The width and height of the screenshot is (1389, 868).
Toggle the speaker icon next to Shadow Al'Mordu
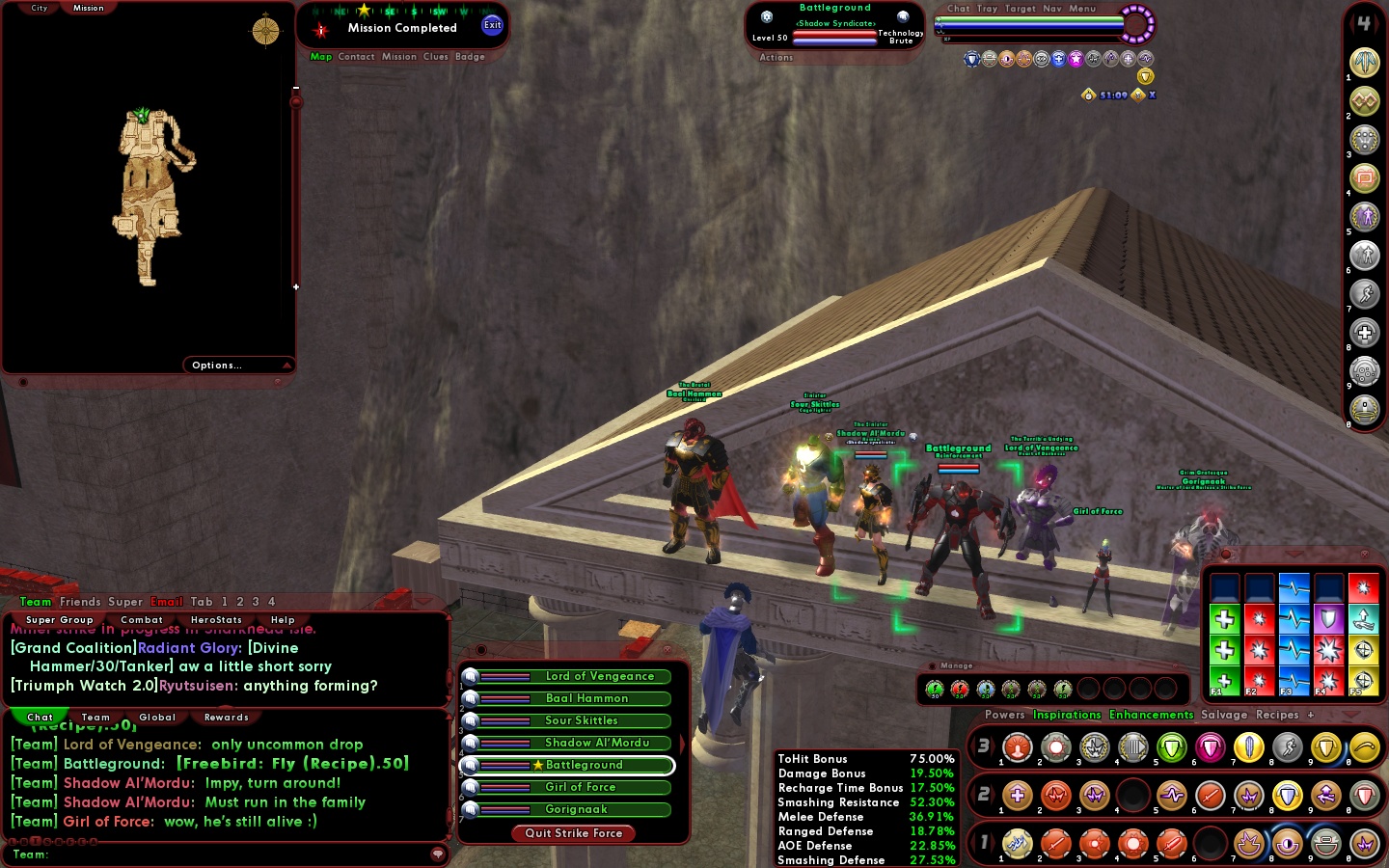(469, 744)
